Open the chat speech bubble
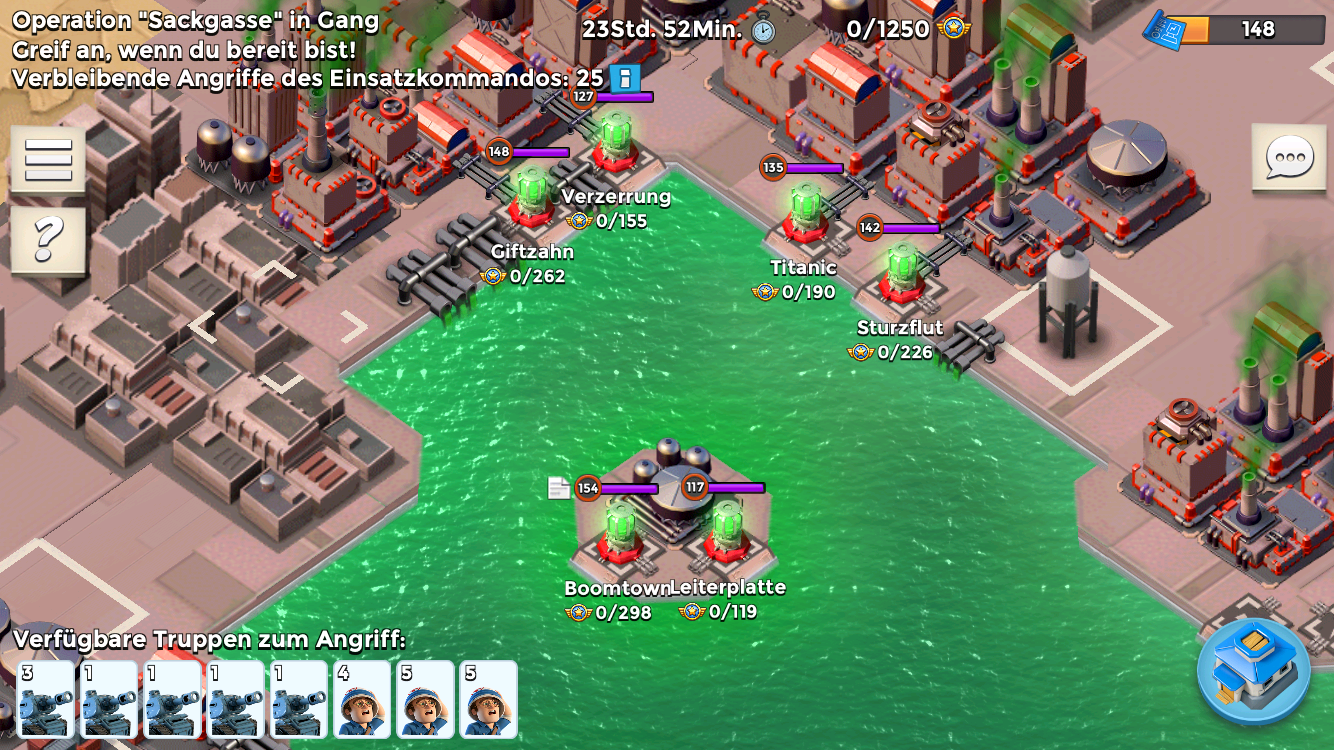The height and width of the screenshot is (750, 1334). point(1289,158)
